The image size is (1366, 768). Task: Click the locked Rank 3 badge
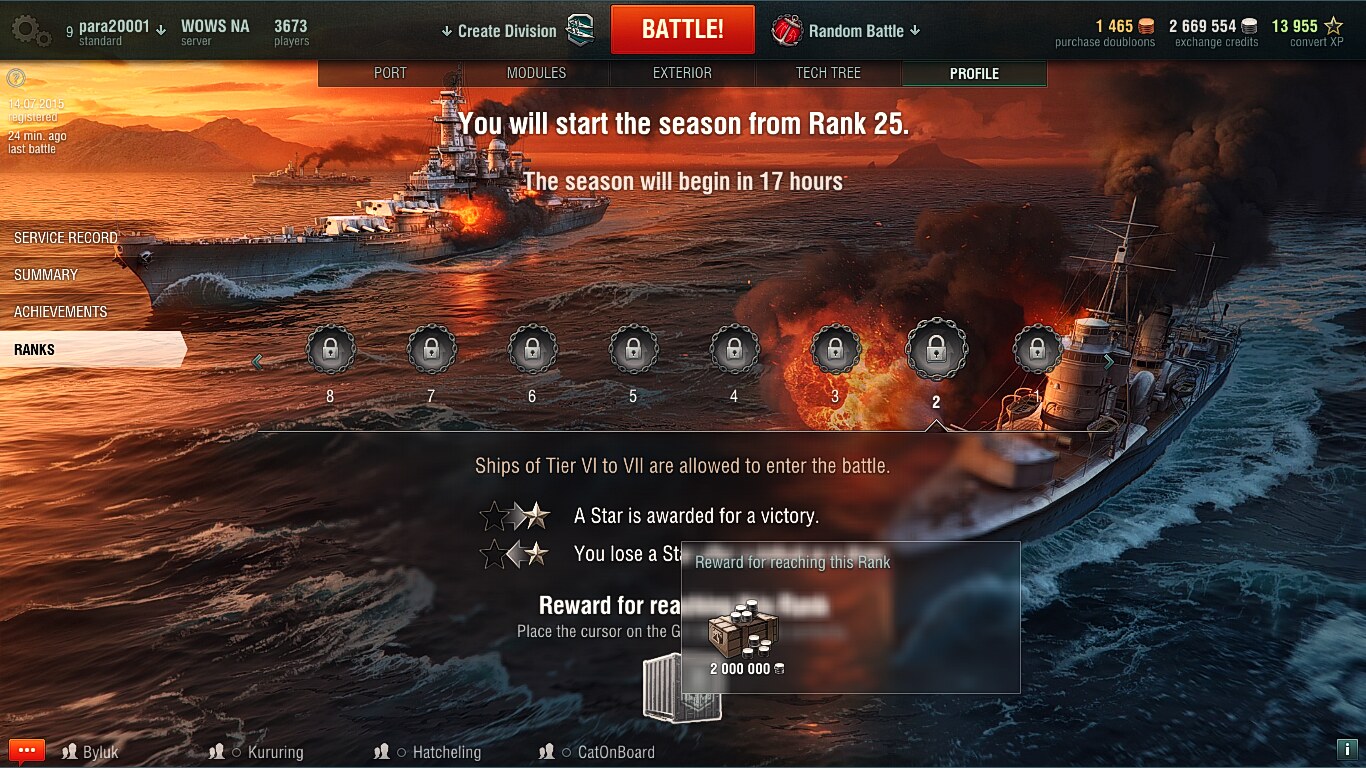(x=835, y=350)
